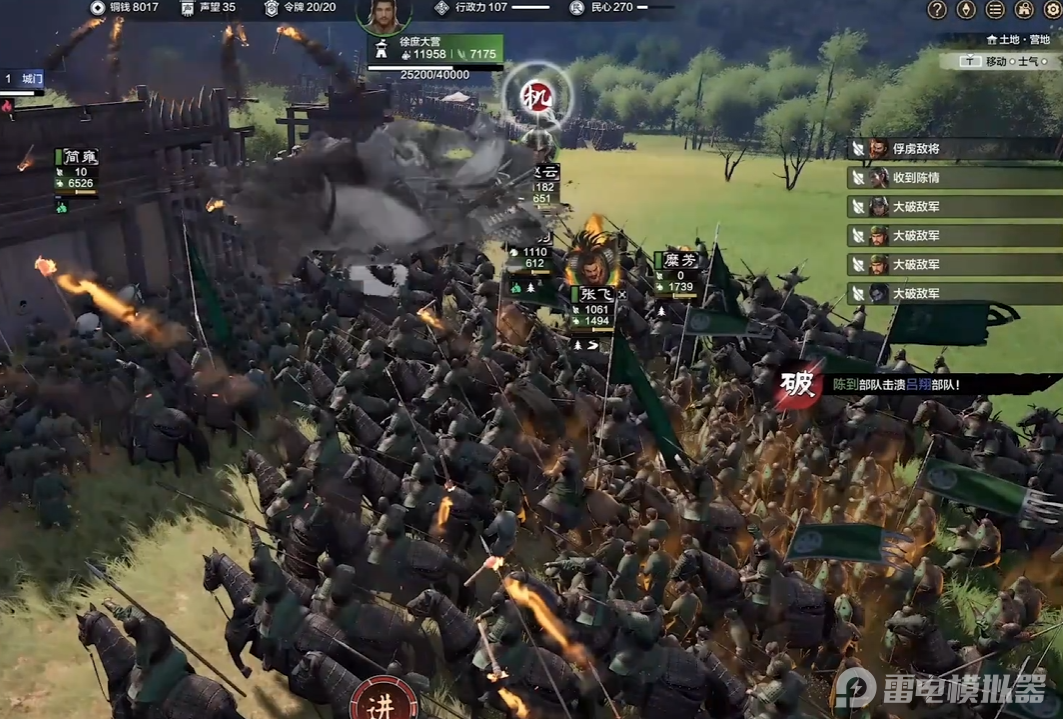Click the 令牌 command token counter icon
Viewport: 1063px width, 719px height.
271,8
